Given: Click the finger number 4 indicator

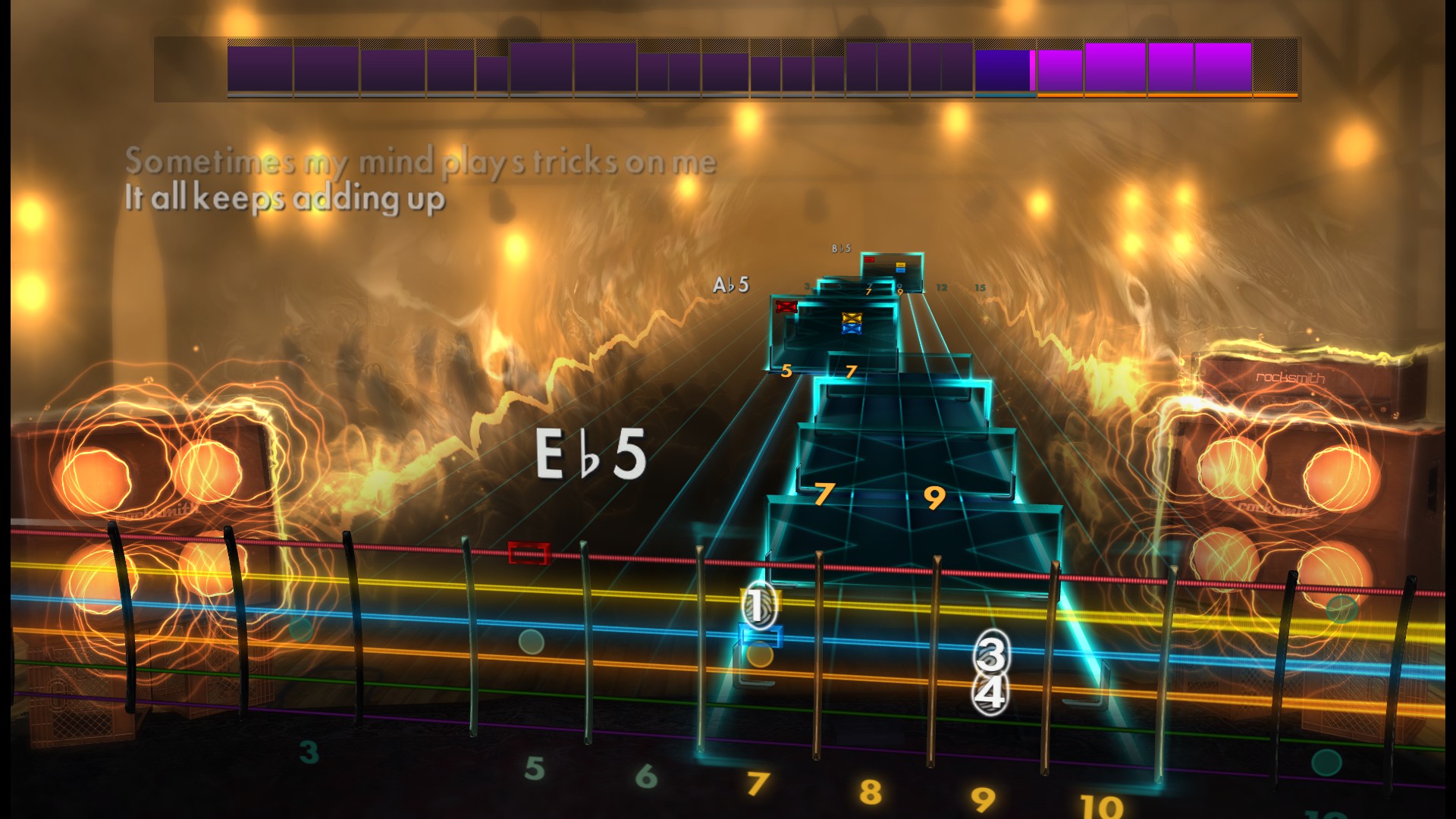Looking at the screenshot, I should tap(991, 692).
